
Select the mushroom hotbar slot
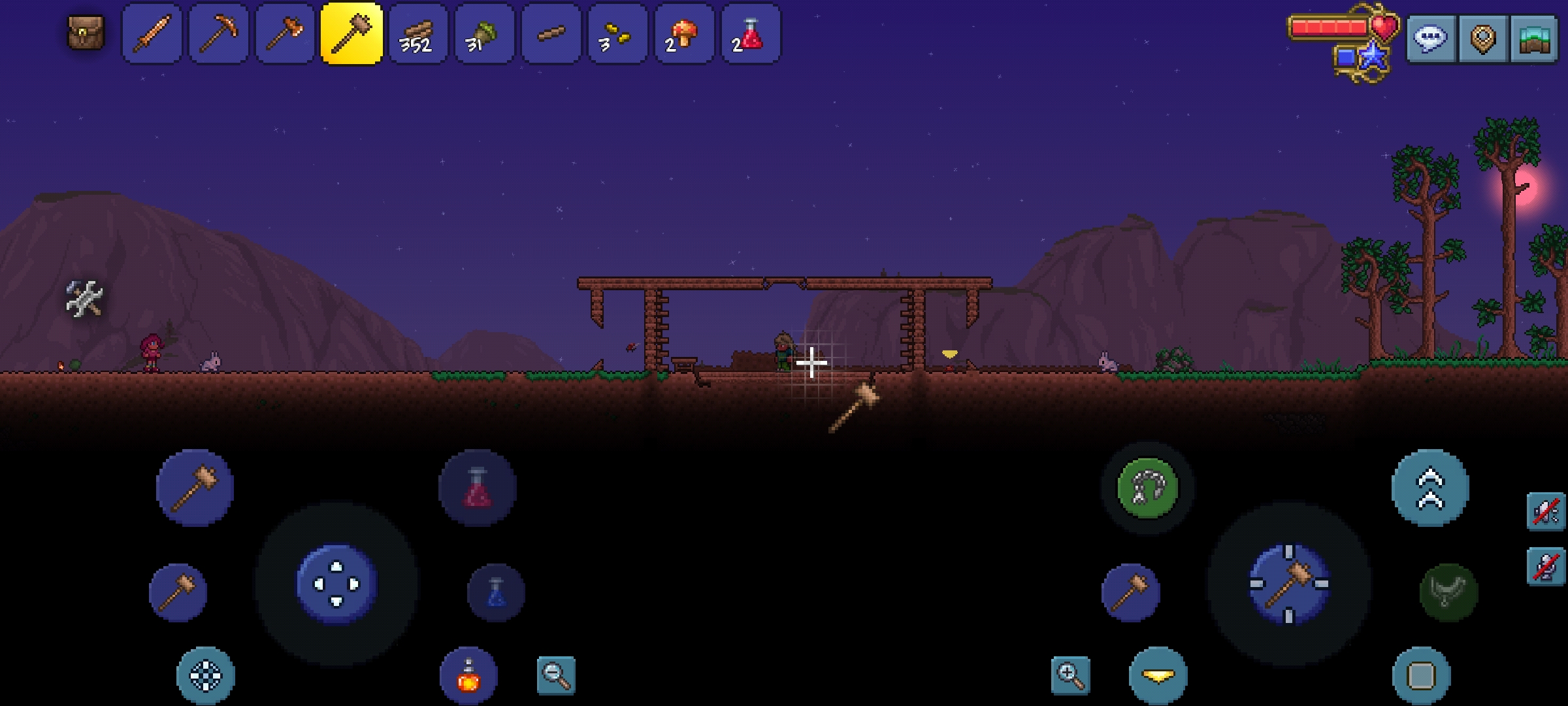(x=684, y=34)
